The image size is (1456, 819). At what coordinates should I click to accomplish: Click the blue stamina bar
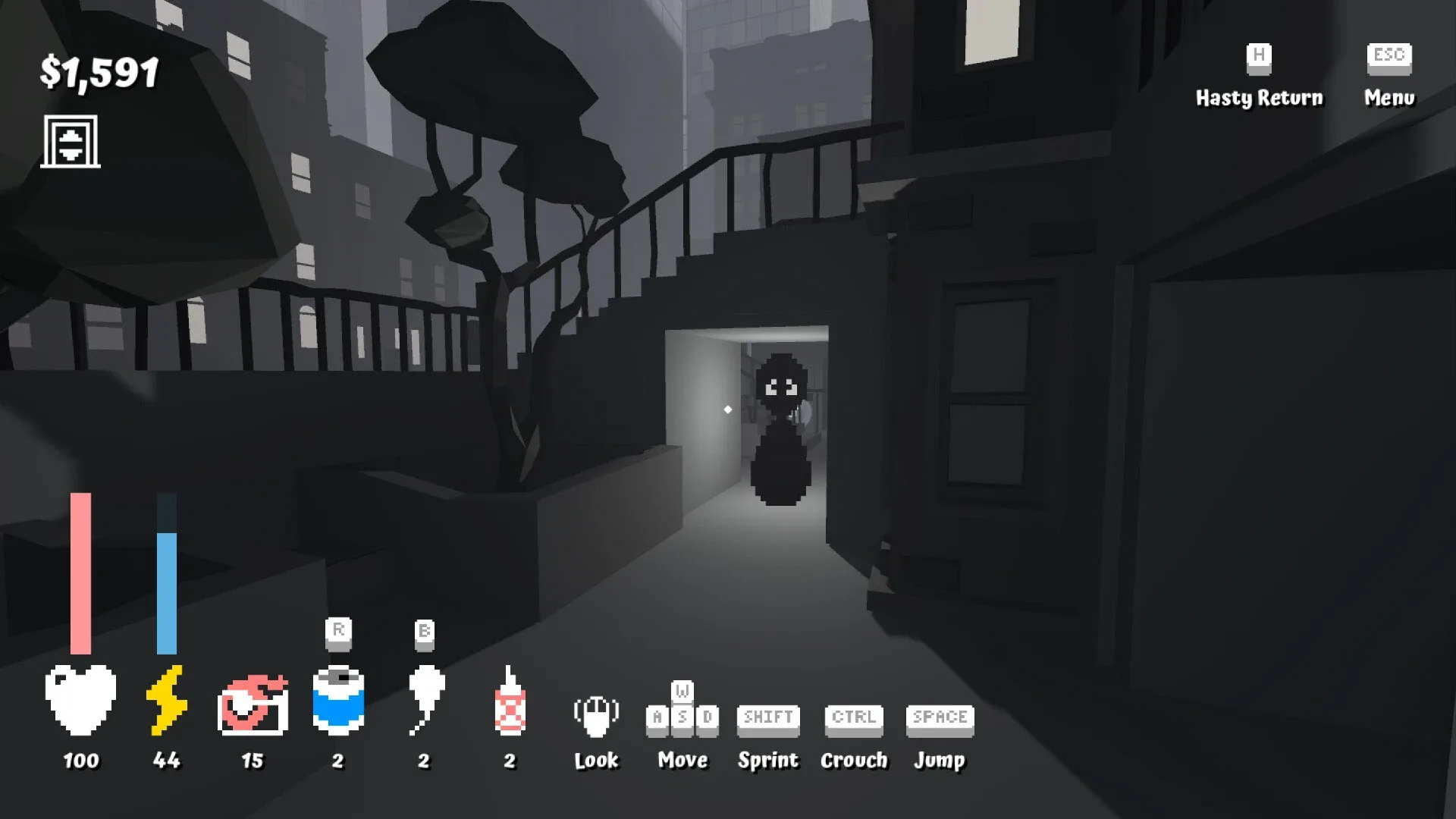click(x=166, y=591)
